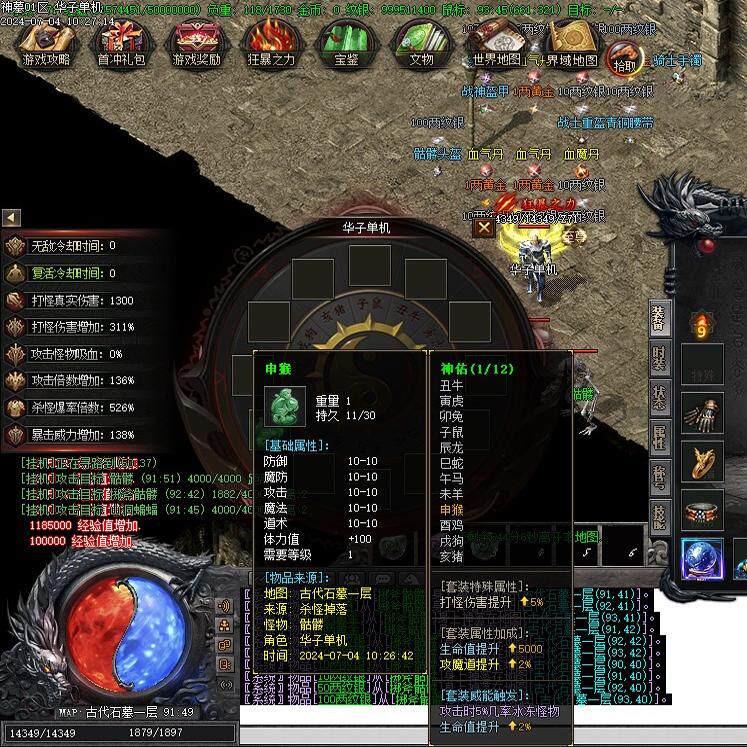747x747 pixels.
Task: Select the golden winged ring slot
Action: pyautogui.click(x=703, y=461)
